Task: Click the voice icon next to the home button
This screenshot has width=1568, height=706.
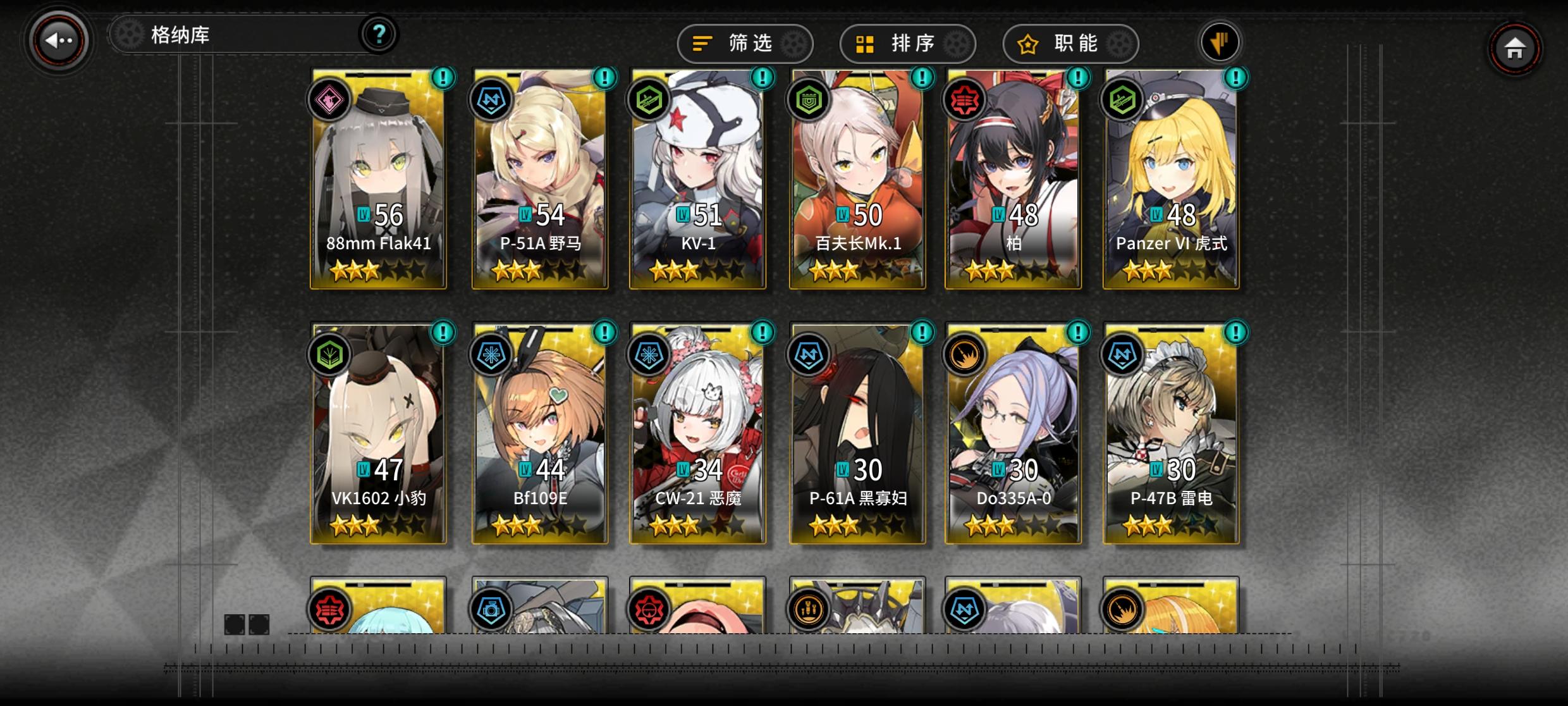Action: (x=1221, y=40)
